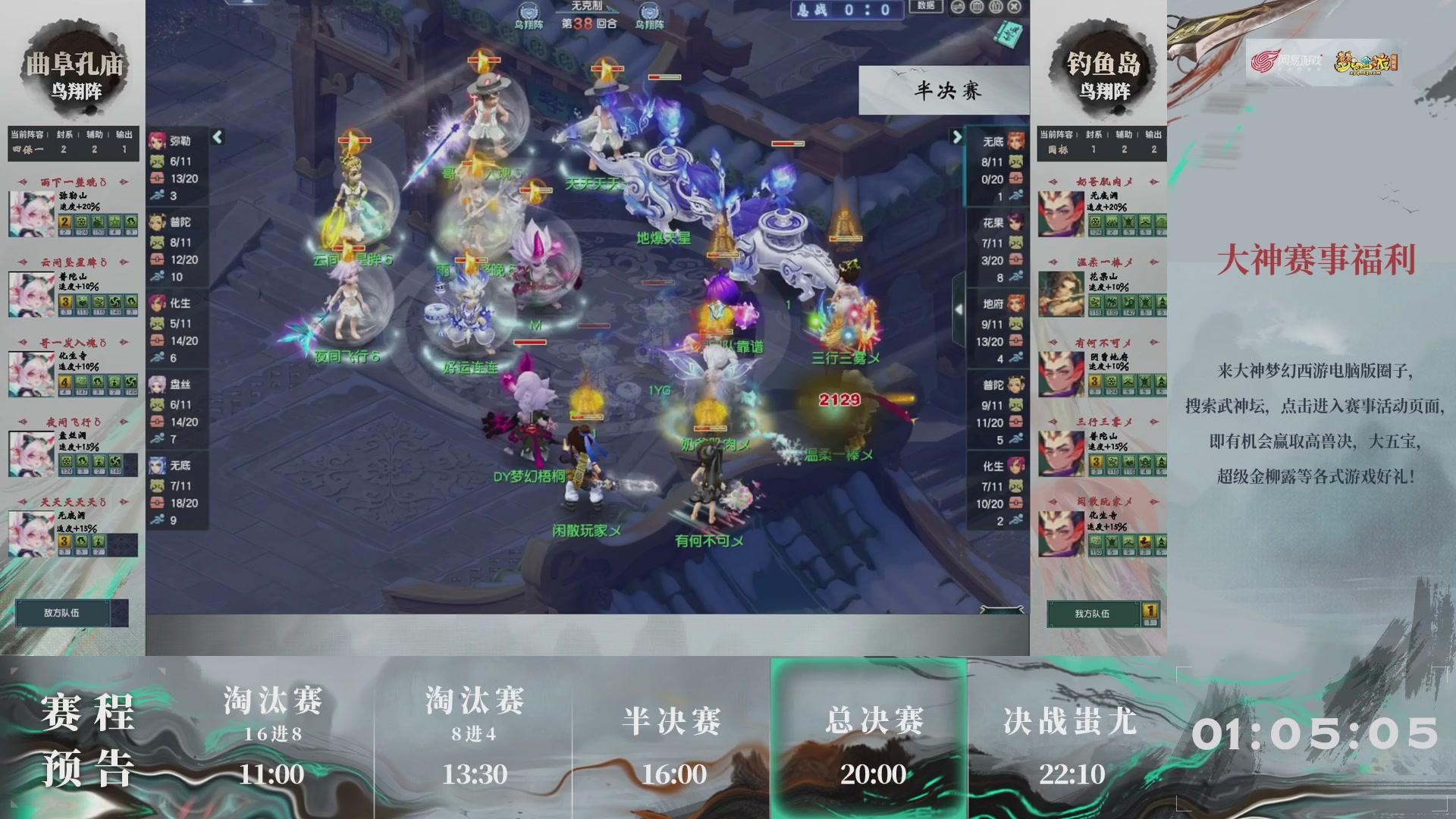The image size is (1456, 819).
Task: Click the running speed icon under 化生
Action: point(158,356)
